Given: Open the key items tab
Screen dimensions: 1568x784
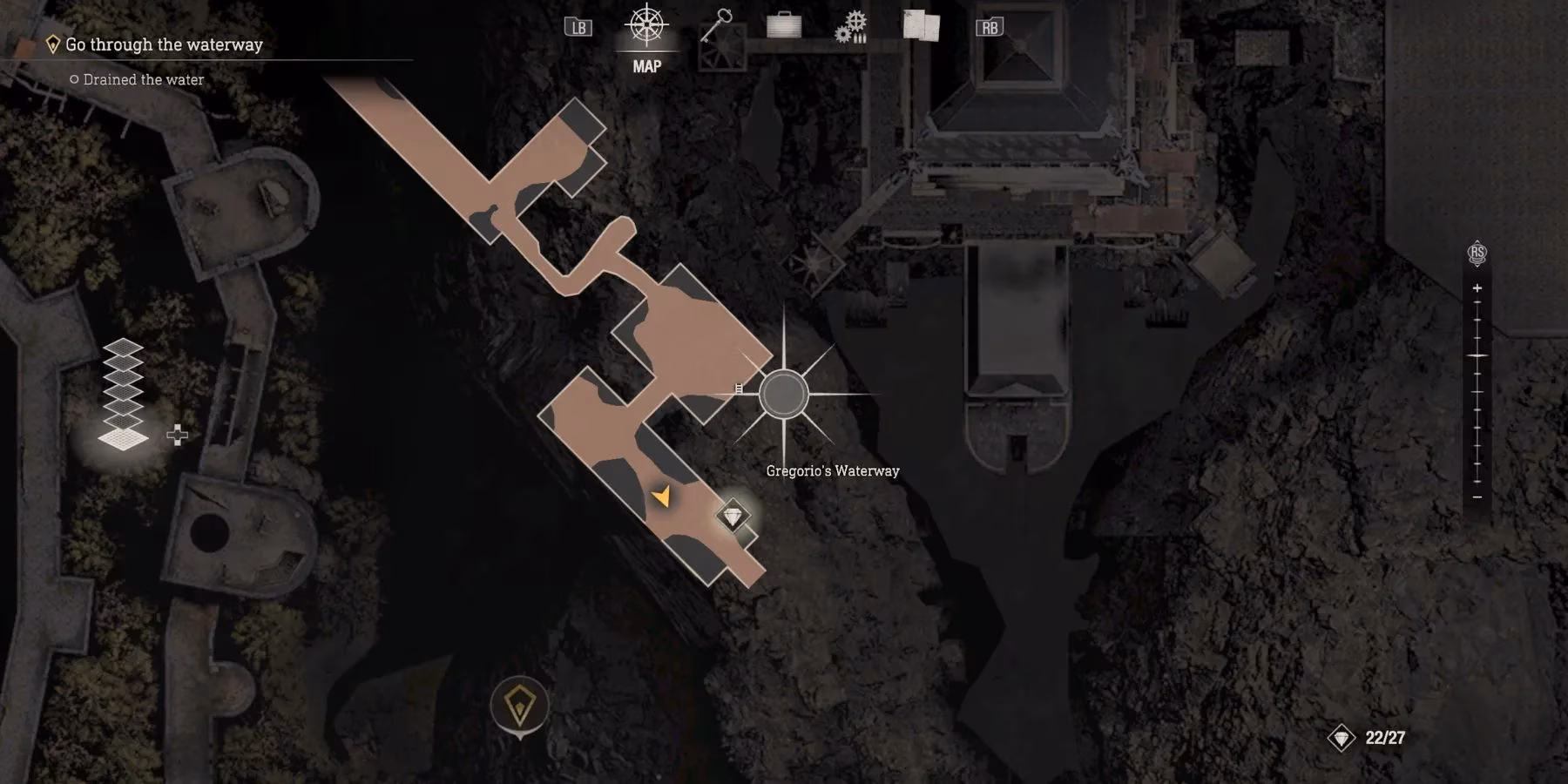Looking at the screenshot, I should (x=715, y=26).
